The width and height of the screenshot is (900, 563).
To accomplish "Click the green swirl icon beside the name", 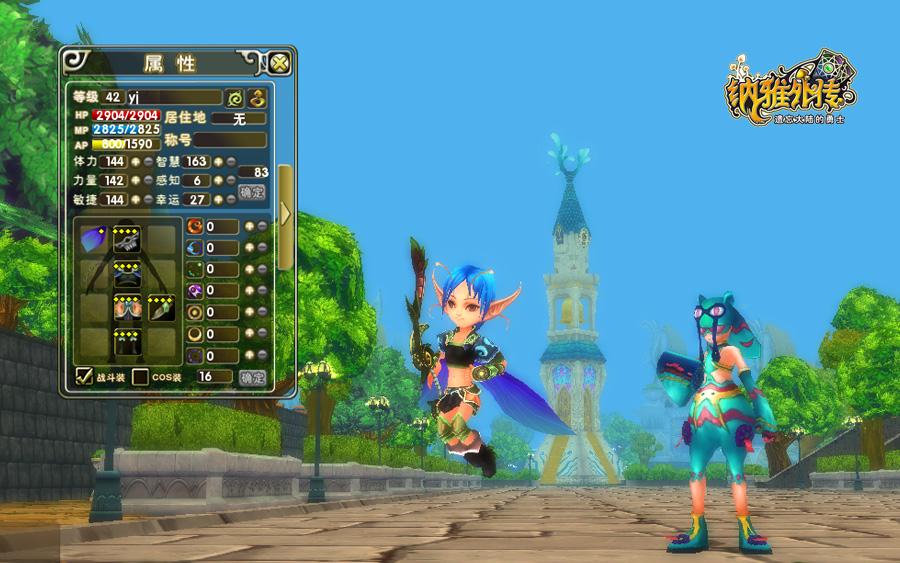I will click(x=236, y=98).
